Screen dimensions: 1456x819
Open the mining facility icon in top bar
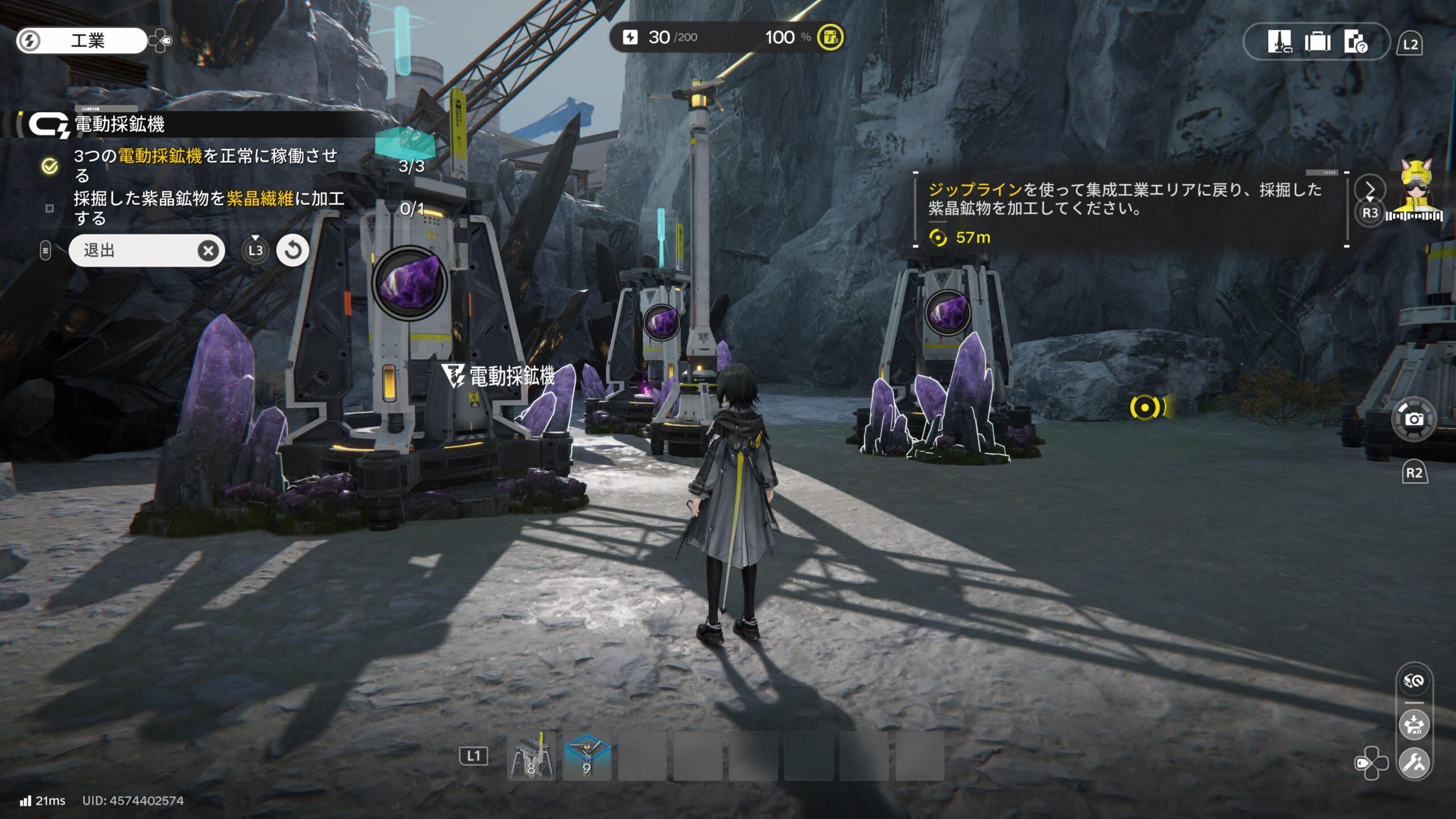pos(1280,42)
